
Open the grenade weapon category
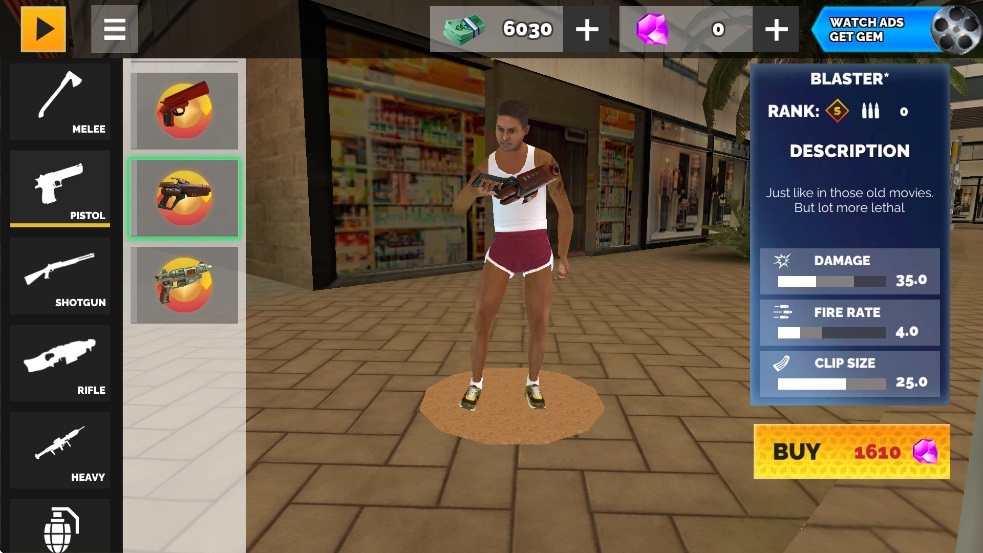[60, 527]
